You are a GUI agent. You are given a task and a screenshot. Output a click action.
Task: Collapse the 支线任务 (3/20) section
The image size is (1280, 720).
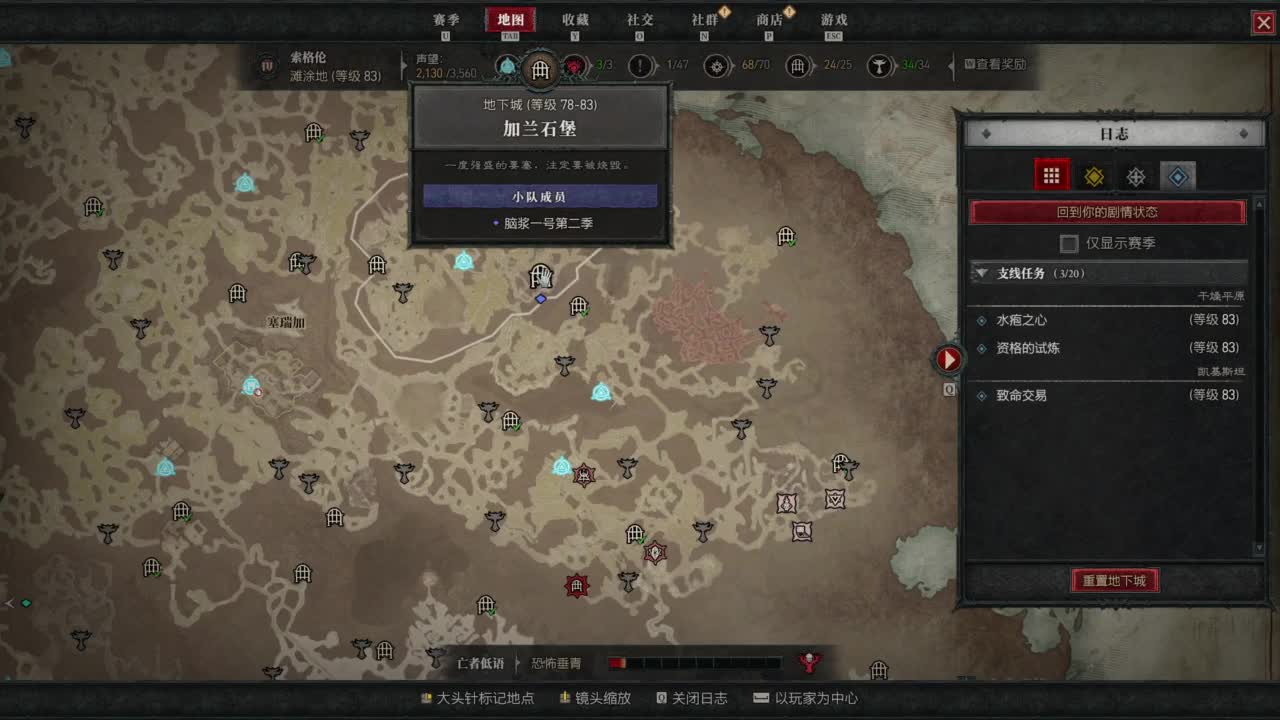coord(981,272)
